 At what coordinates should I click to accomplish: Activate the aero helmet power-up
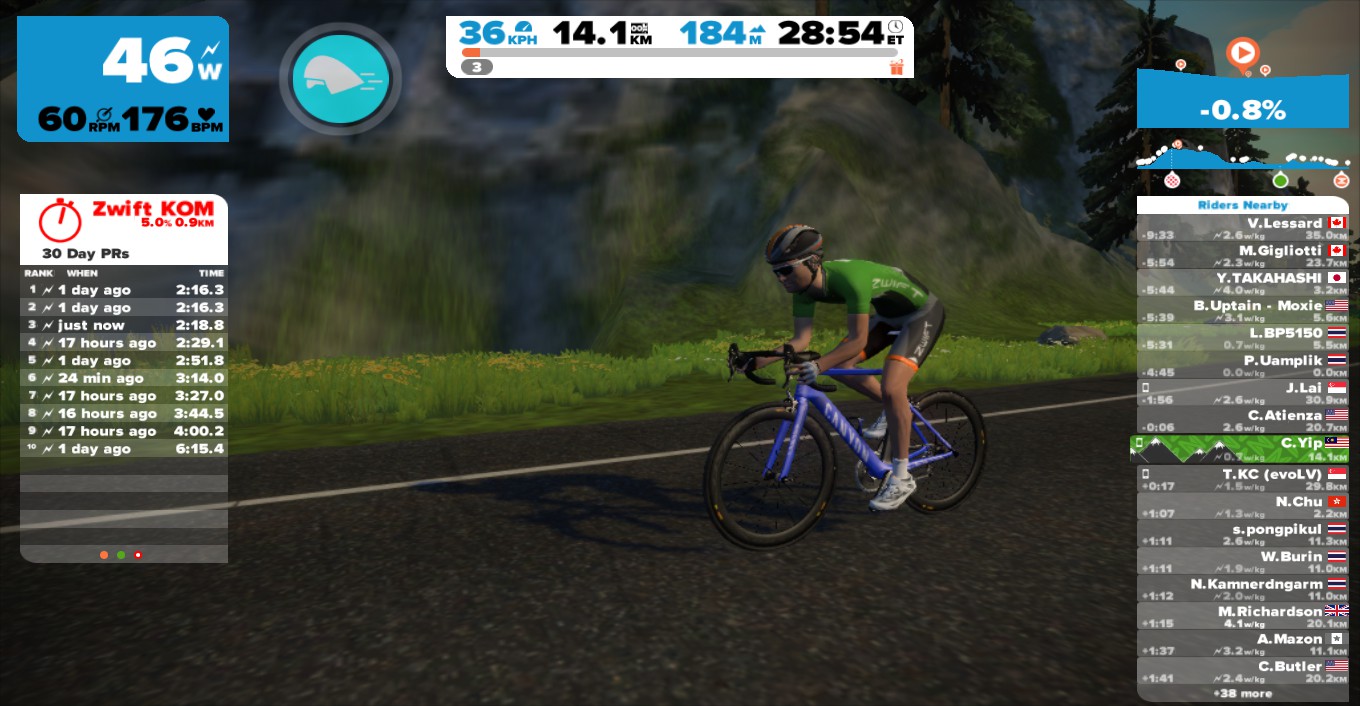340,78
